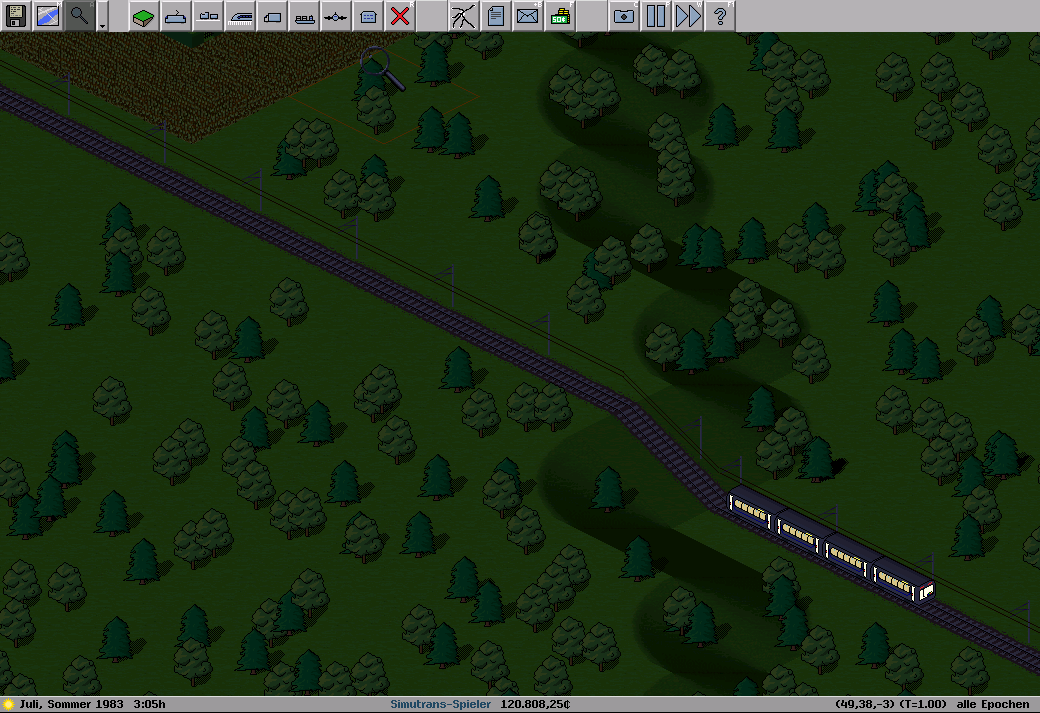Viewport: 1040px width, 713px height.
Task: Open the green landscape terraforming tools
Action: coord(144,16)
